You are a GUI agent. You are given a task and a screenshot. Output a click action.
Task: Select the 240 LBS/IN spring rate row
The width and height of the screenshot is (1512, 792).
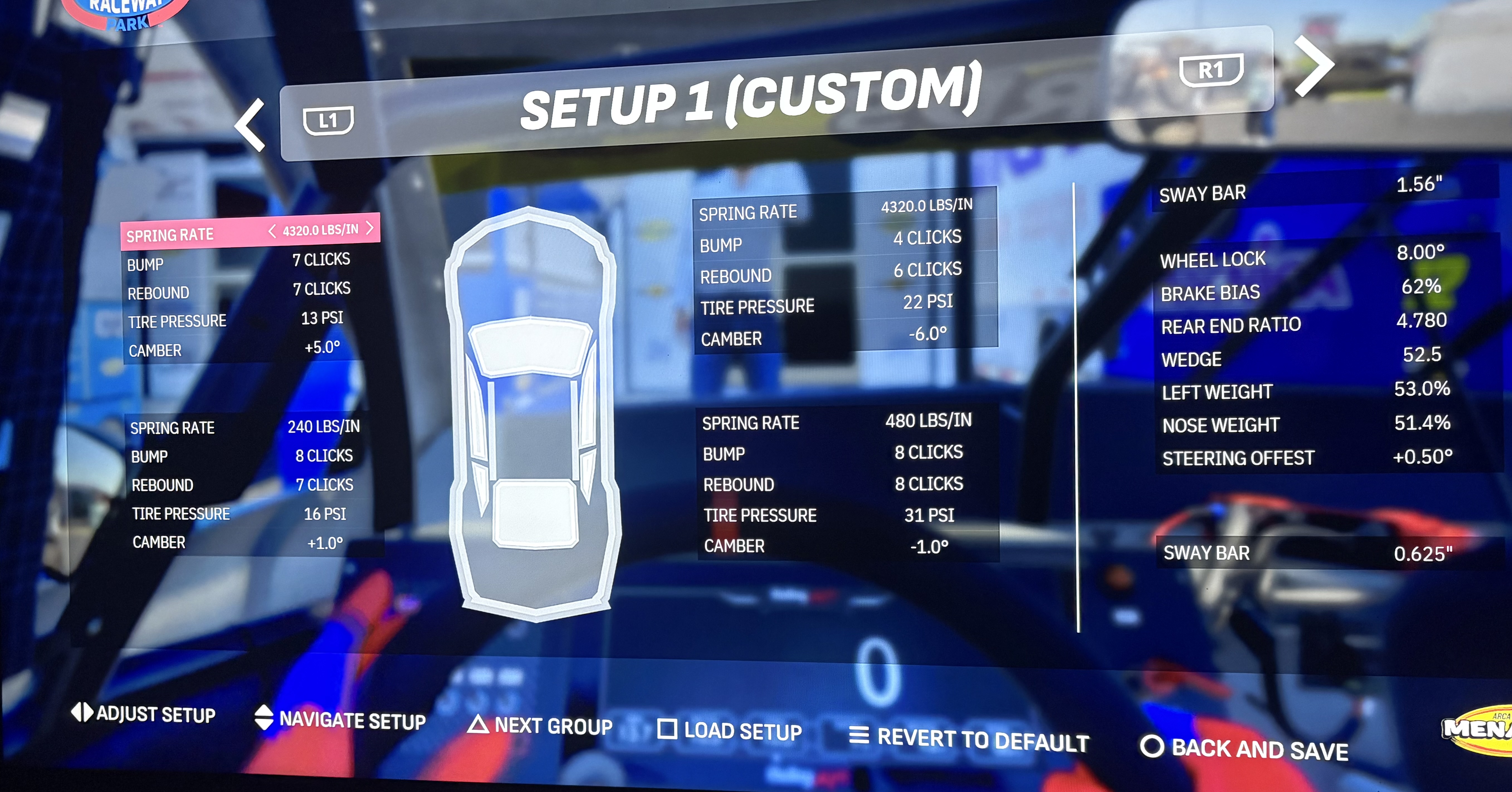tap(244, 427)
